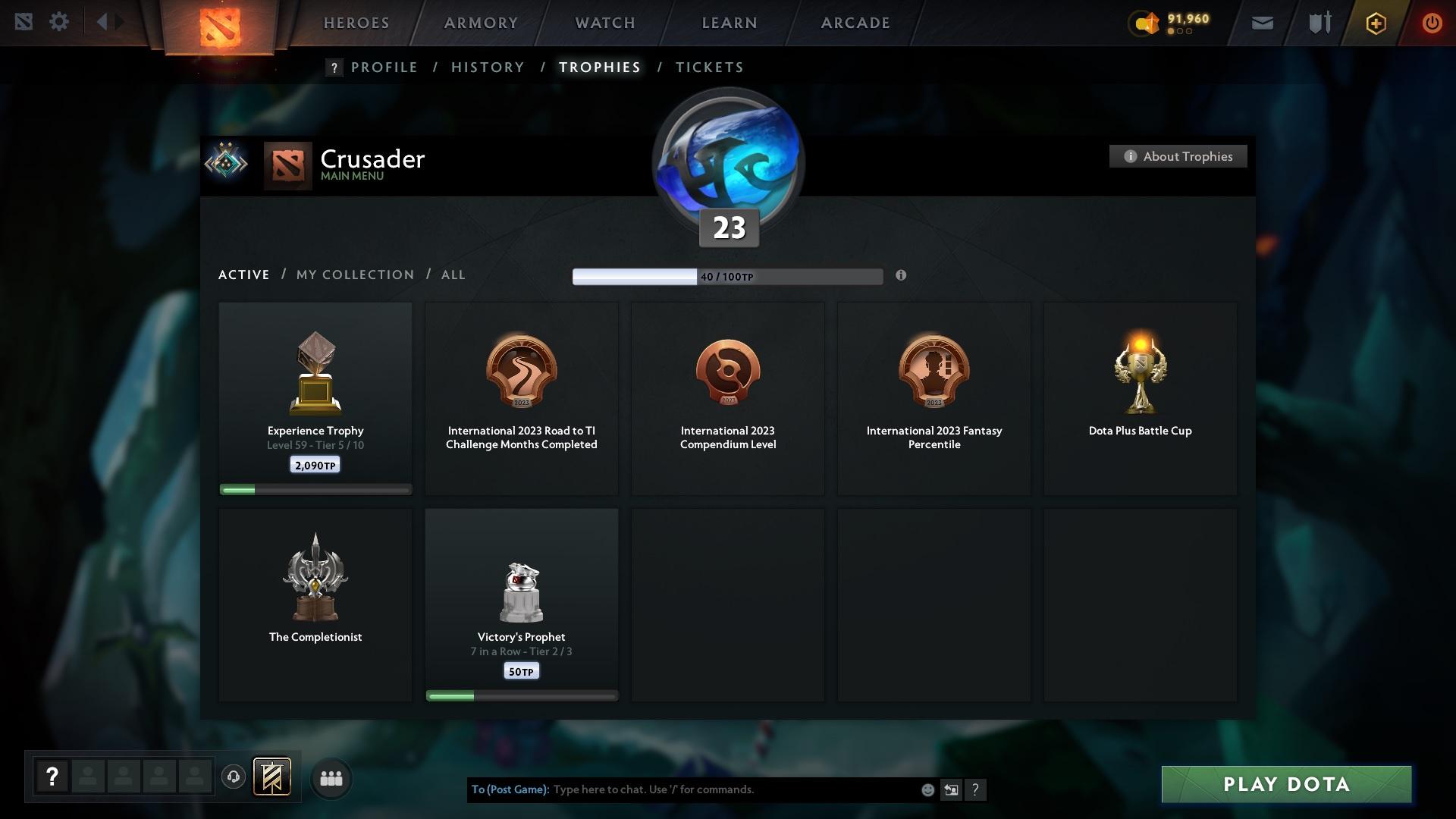Switch to the MY COLLECTION filter
This screenshot has height=819, width=1456.
[x=354, y=275]
